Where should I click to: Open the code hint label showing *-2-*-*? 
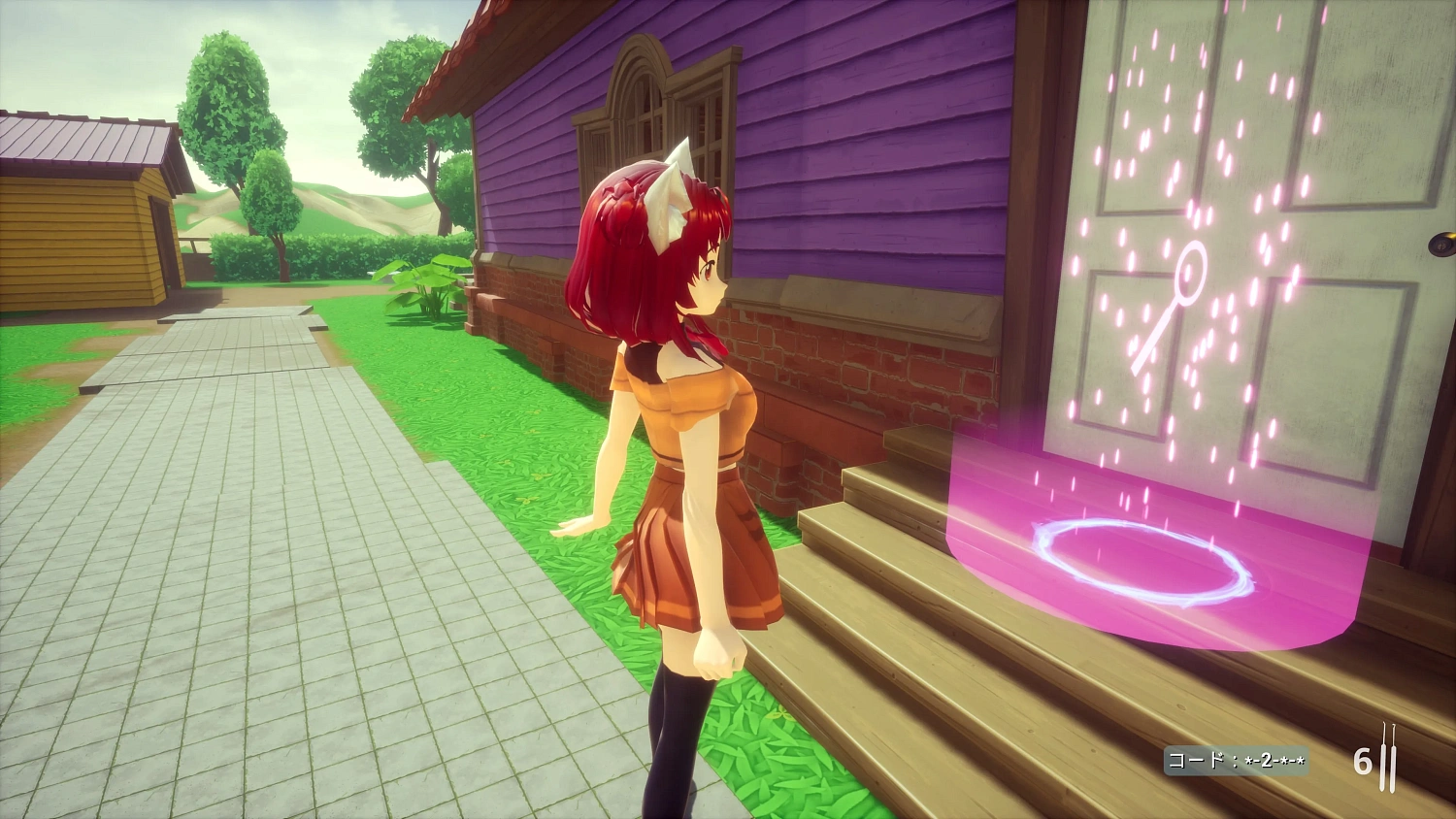pos(1236,758)
